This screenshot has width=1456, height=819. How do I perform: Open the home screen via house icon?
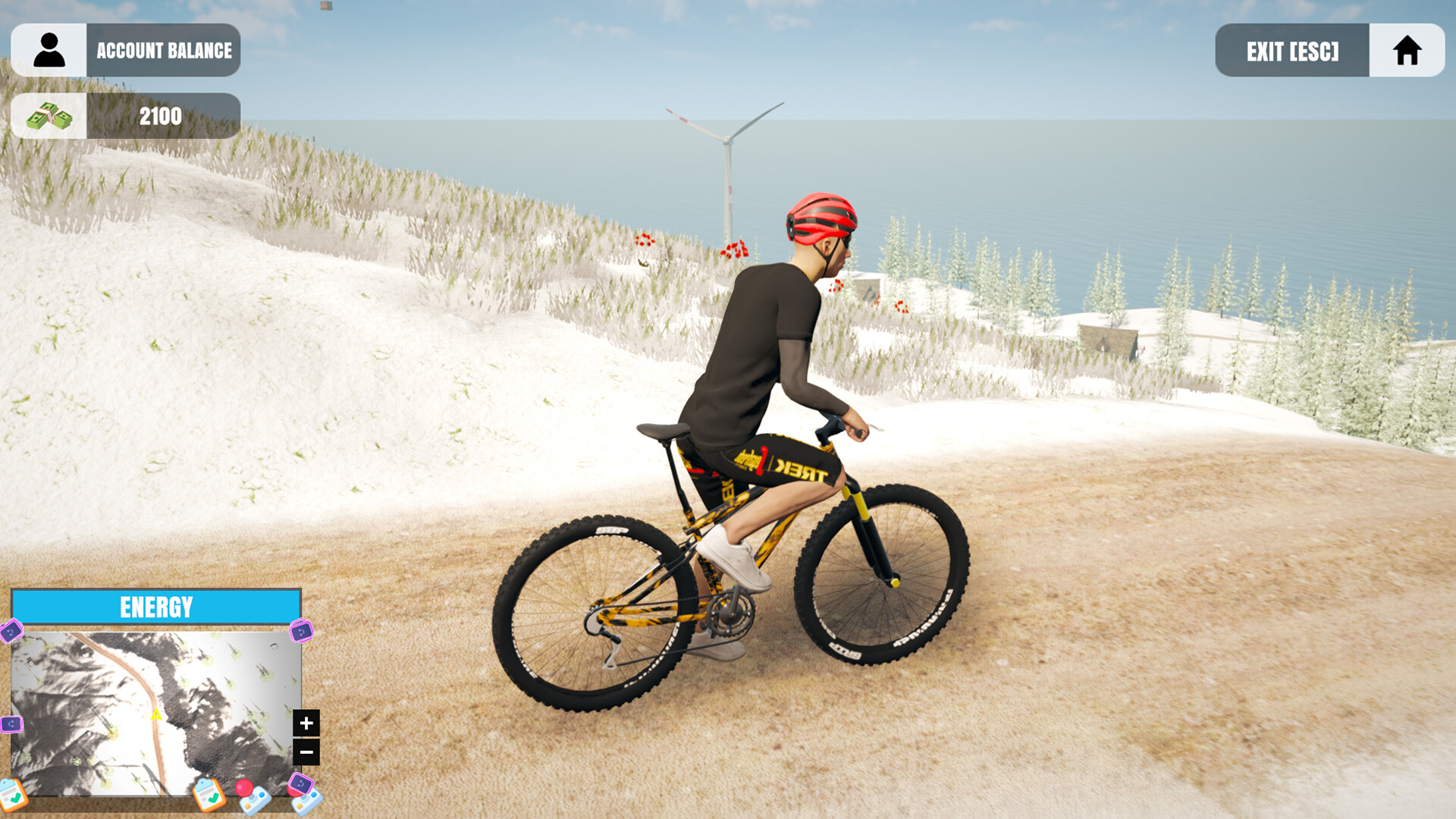[1407, 50]
